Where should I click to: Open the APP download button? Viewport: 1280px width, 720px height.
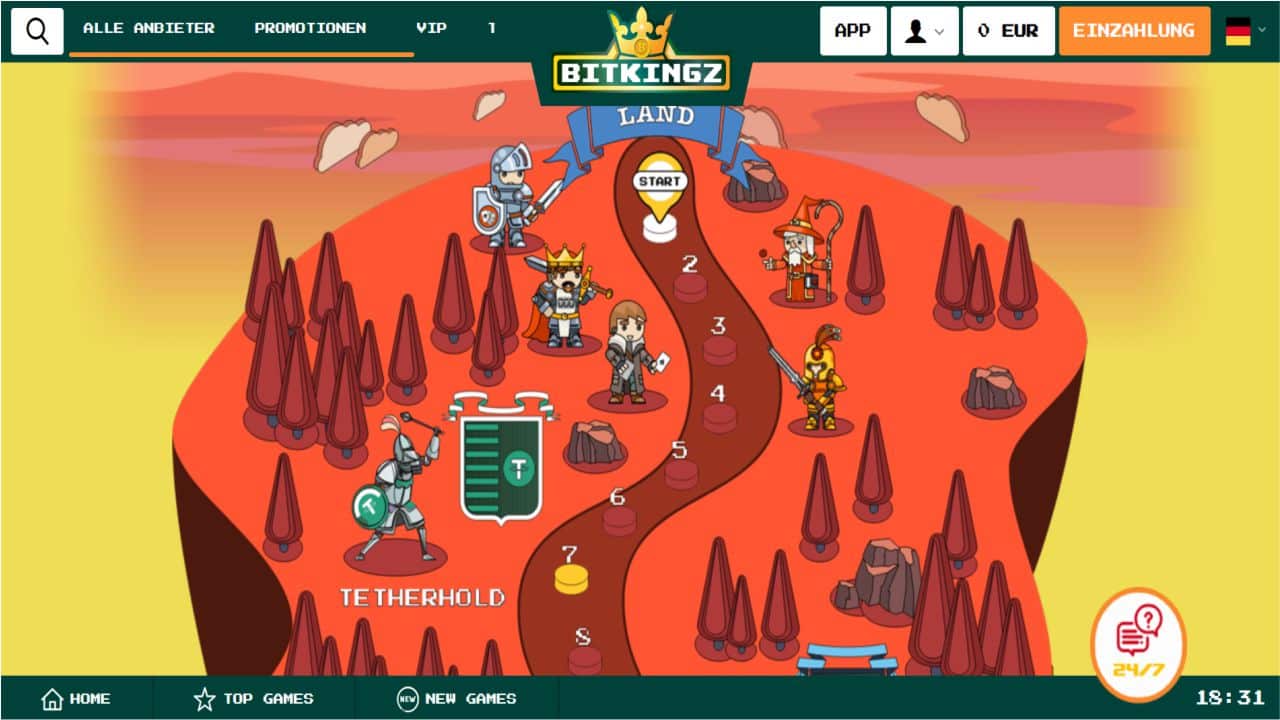click(852, 31)
